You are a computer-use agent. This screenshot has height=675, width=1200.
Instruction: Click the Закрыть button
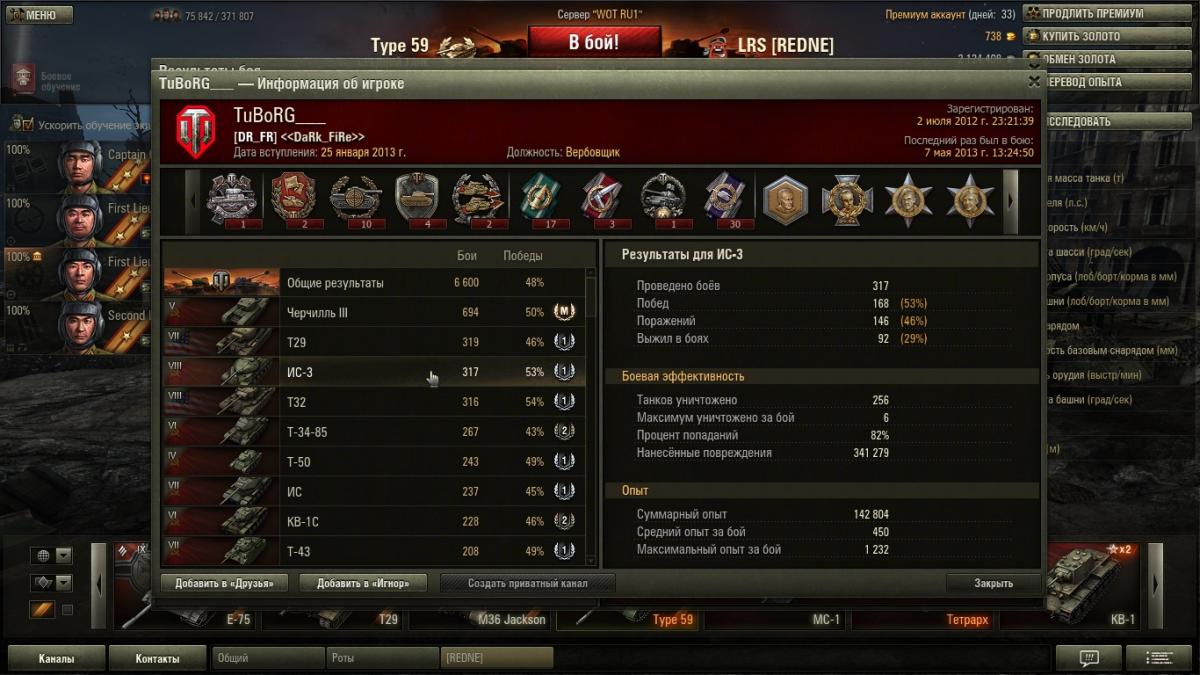(993, 583)
